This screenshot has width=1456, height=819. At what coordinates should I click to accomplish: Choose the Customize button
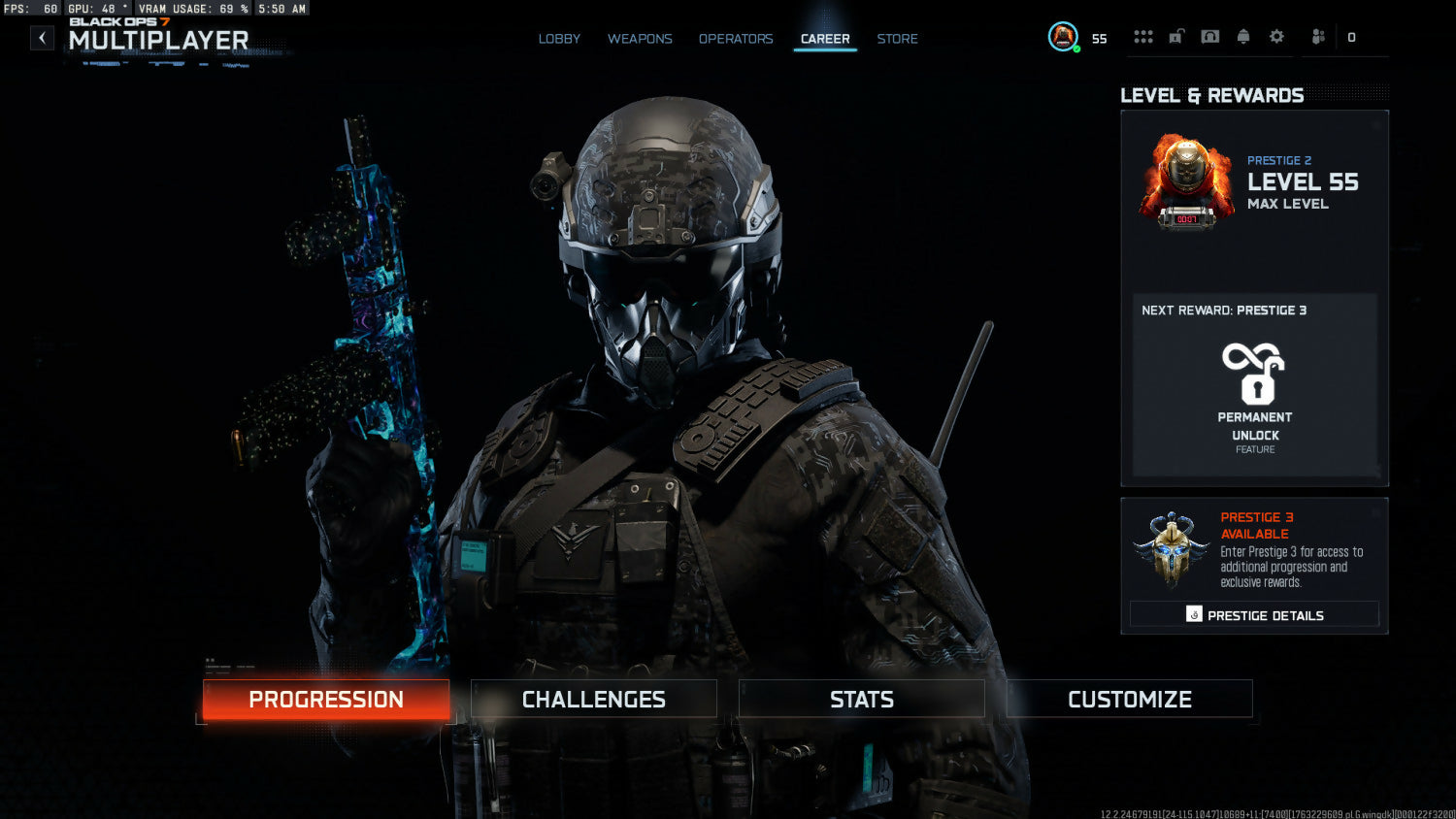coord(1130,700)
